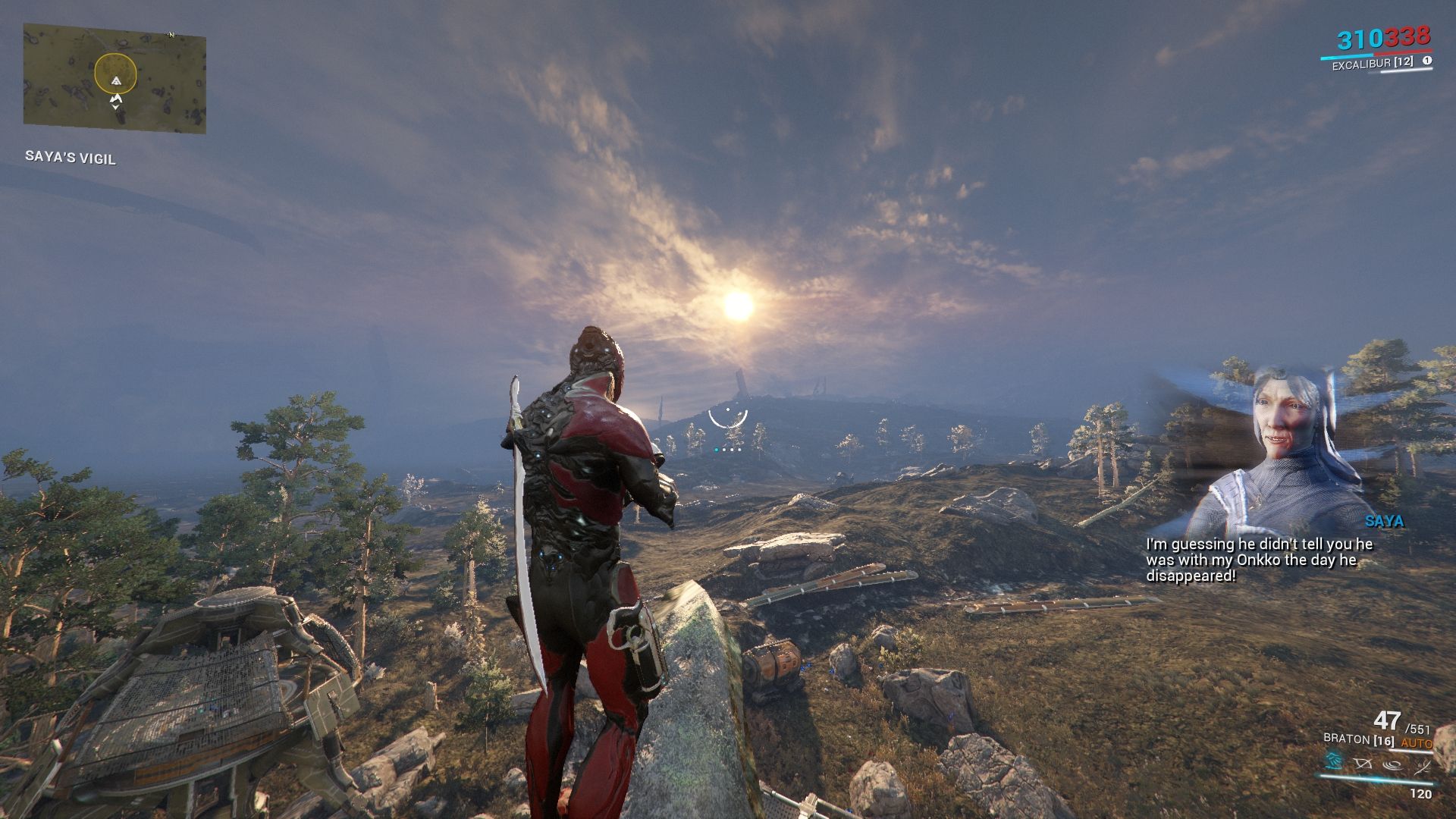Activate the Radial Javelin ability icon
Screen dimensions: 1456x819
pos(1394,764)
